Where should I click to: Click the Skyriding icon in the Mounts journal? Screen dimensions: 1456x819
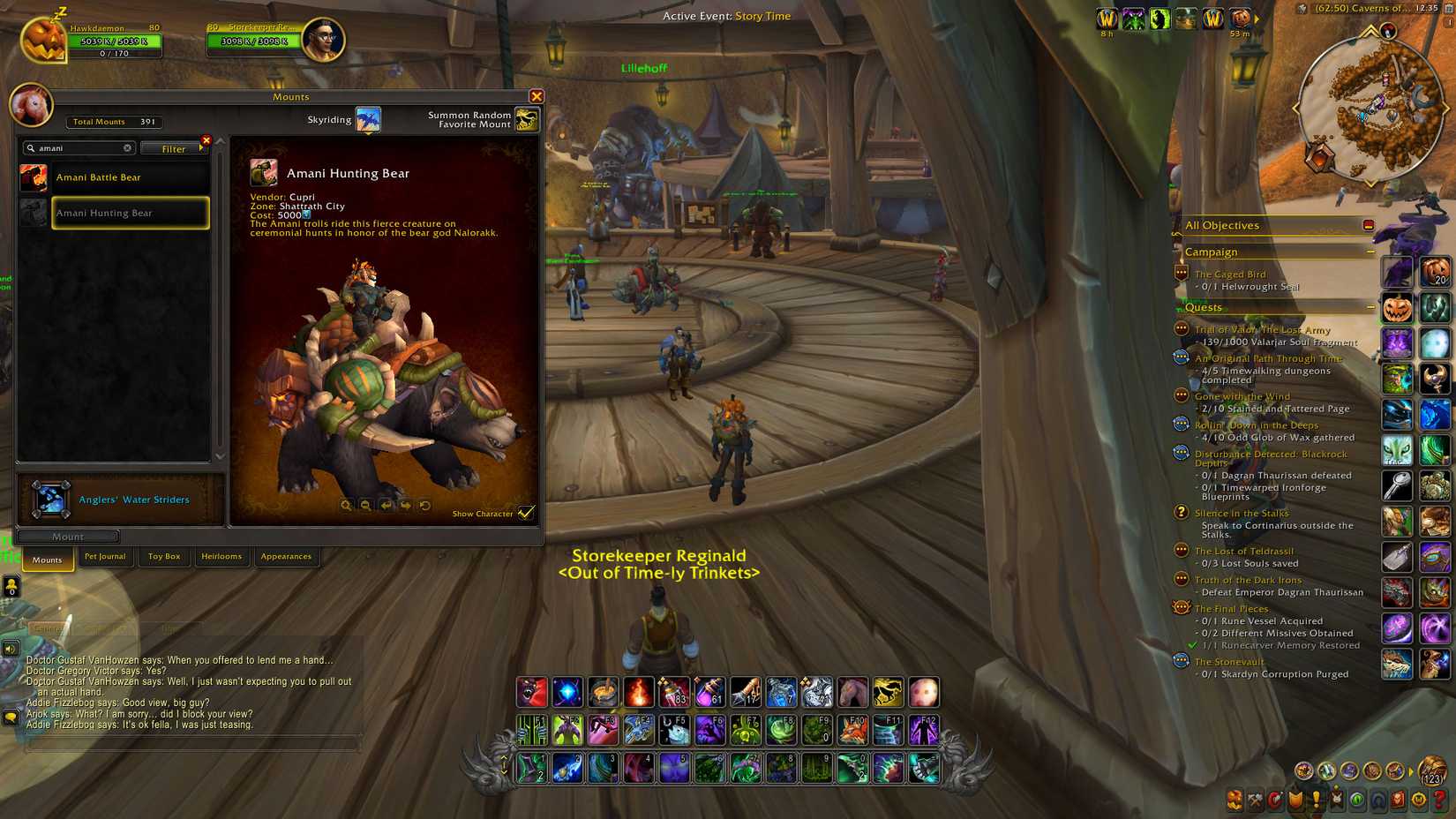[x=367, y=118]
